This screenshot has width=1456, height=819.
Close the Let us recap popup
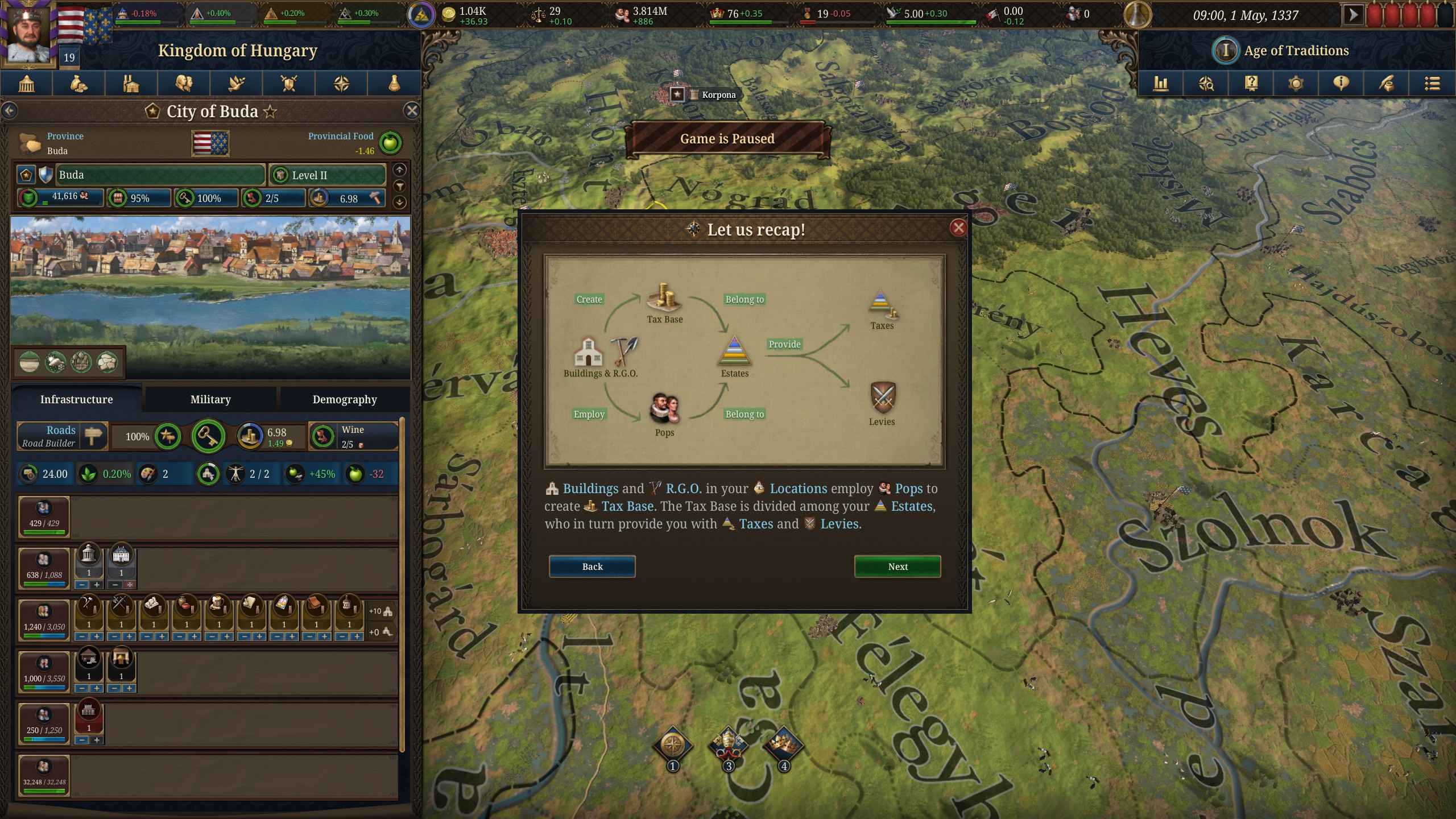(x=958, y=228)
